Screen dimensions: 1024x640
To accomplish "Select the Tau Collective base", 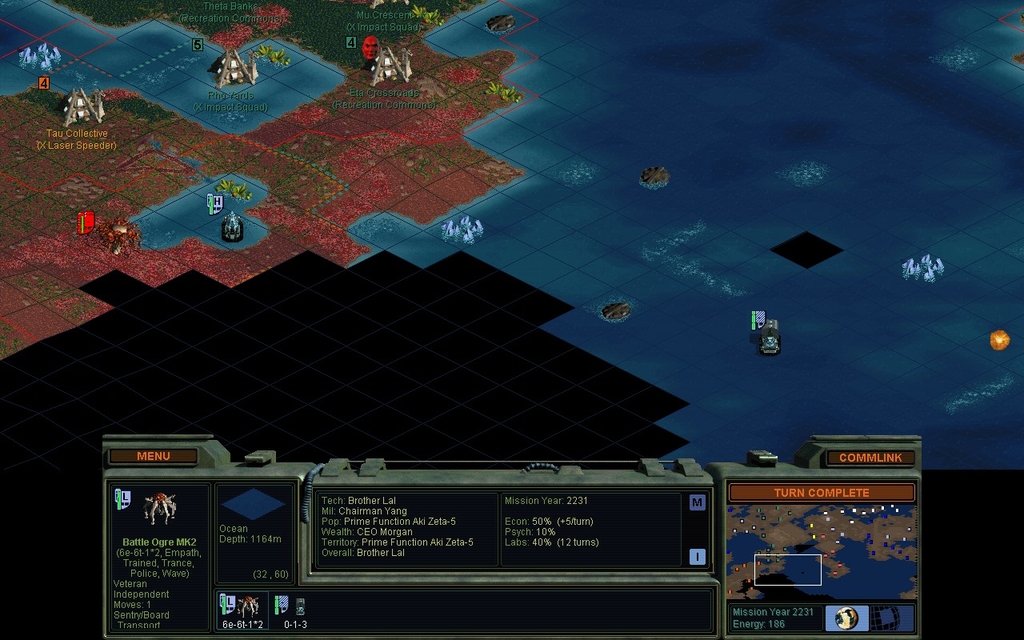I will (x=83, y=106).
